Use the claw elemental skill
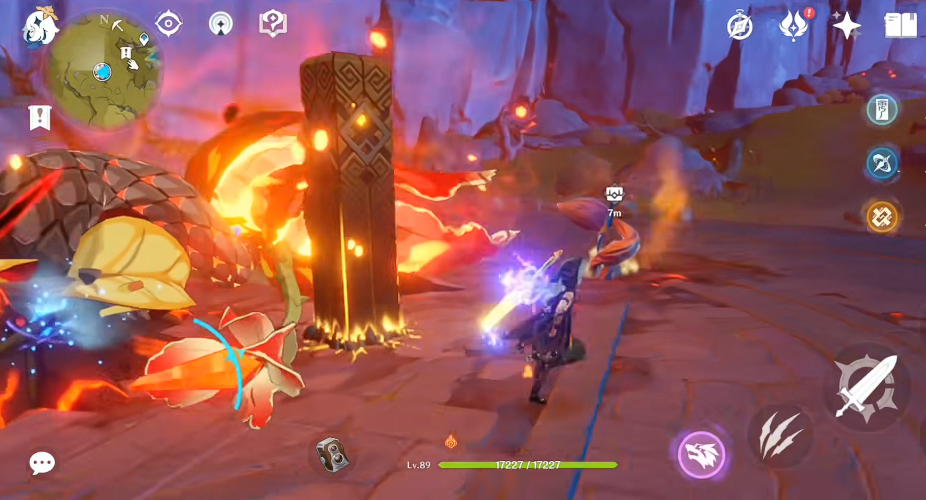The image size is (926, 500). click(x=779, y=436)
